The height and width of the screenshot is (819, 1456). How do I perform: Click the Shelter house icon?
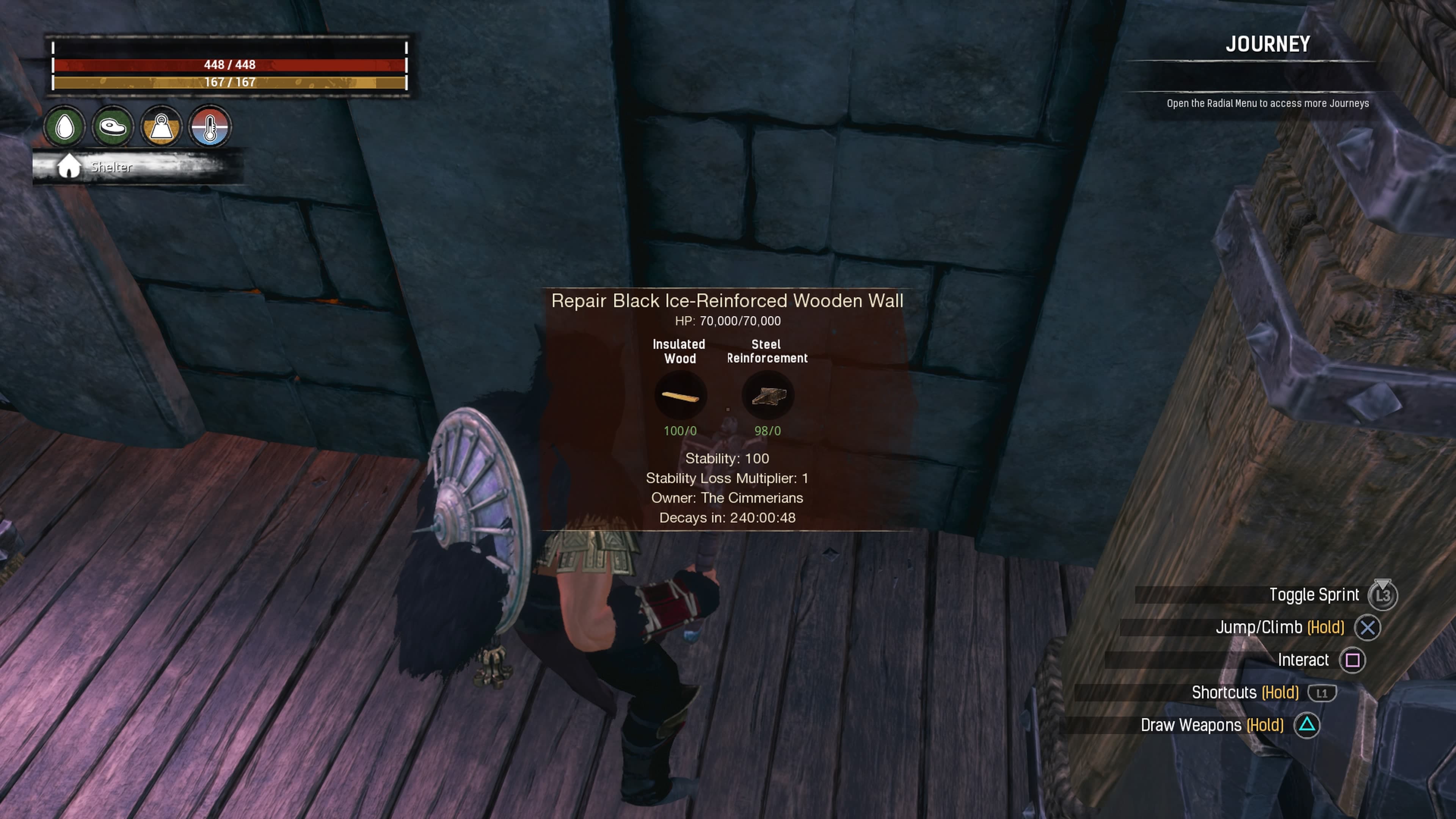[69, 167]
